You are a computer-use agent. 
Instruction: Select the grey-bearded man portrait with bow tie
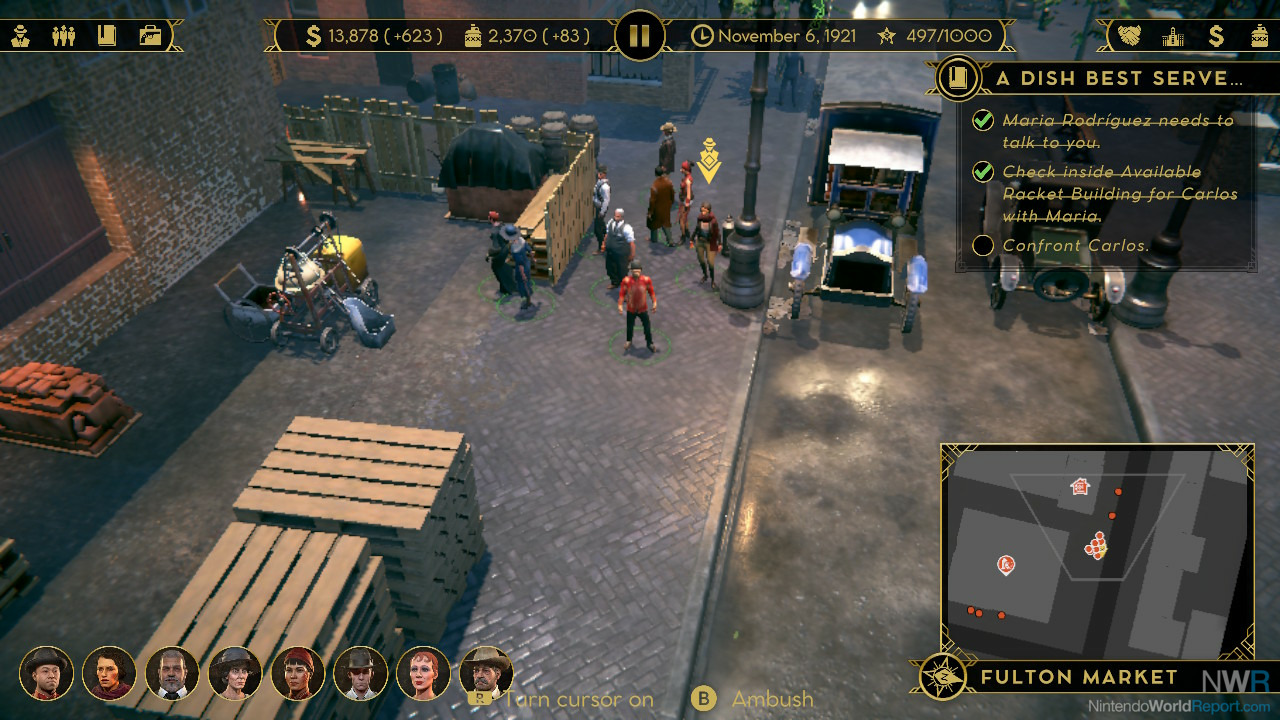(172, 673)
